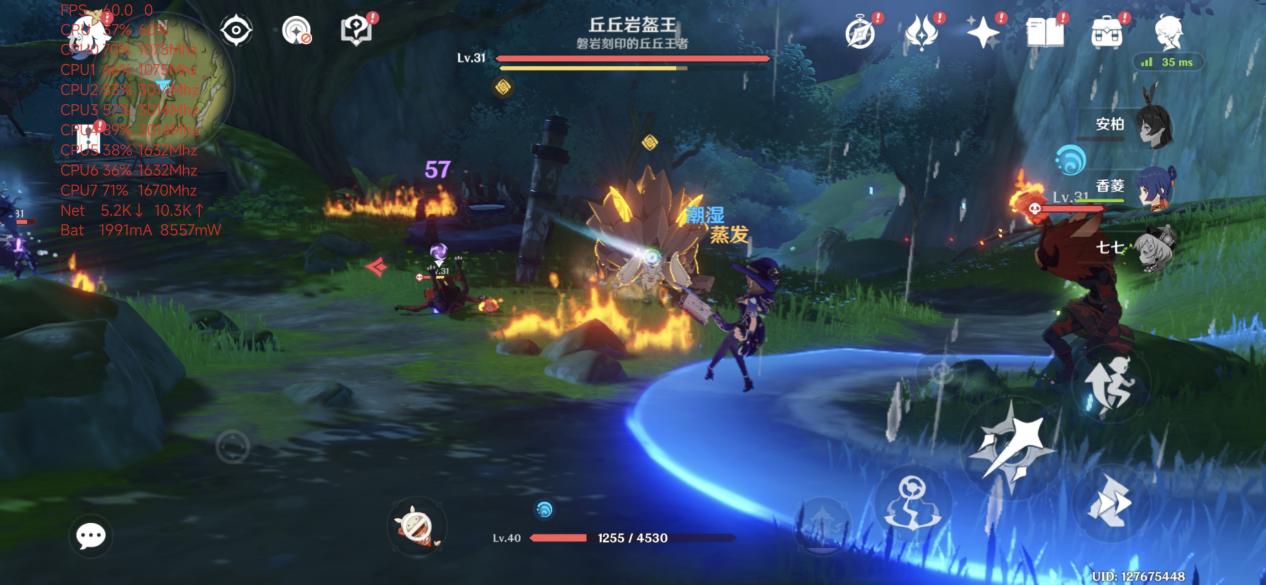
Task: Activate Elemental Sight eye icon
Action: [x=236, y=31]
